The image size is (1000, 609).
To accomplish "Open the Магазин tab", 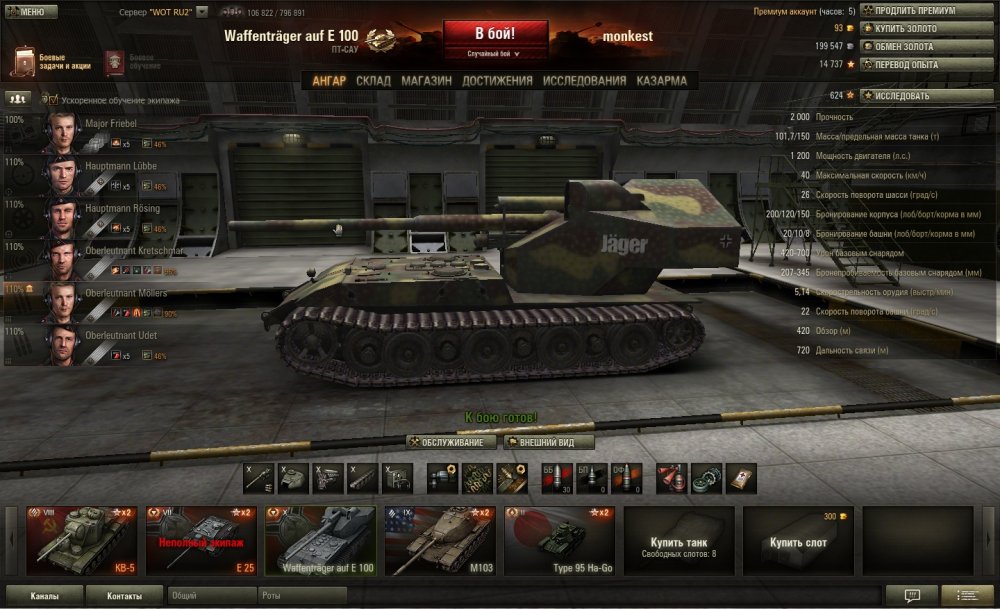I will [x=427, y=81].
